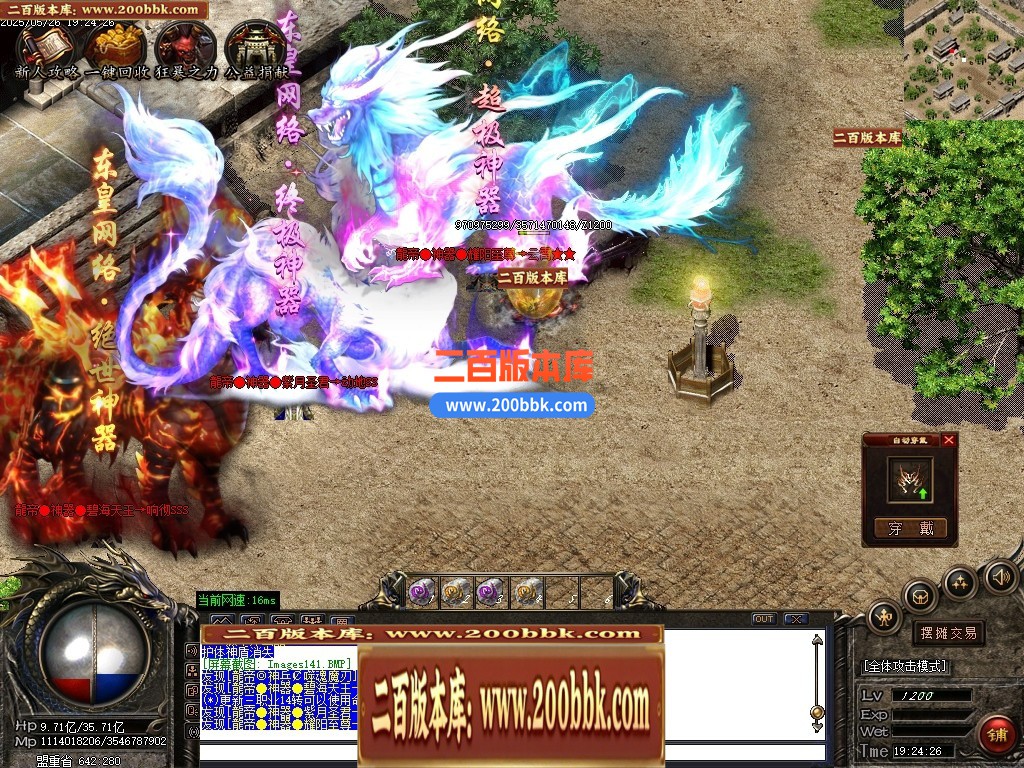
Task: Close the 自动穿戴 auto-equip popup
Action: click(949, 440)
